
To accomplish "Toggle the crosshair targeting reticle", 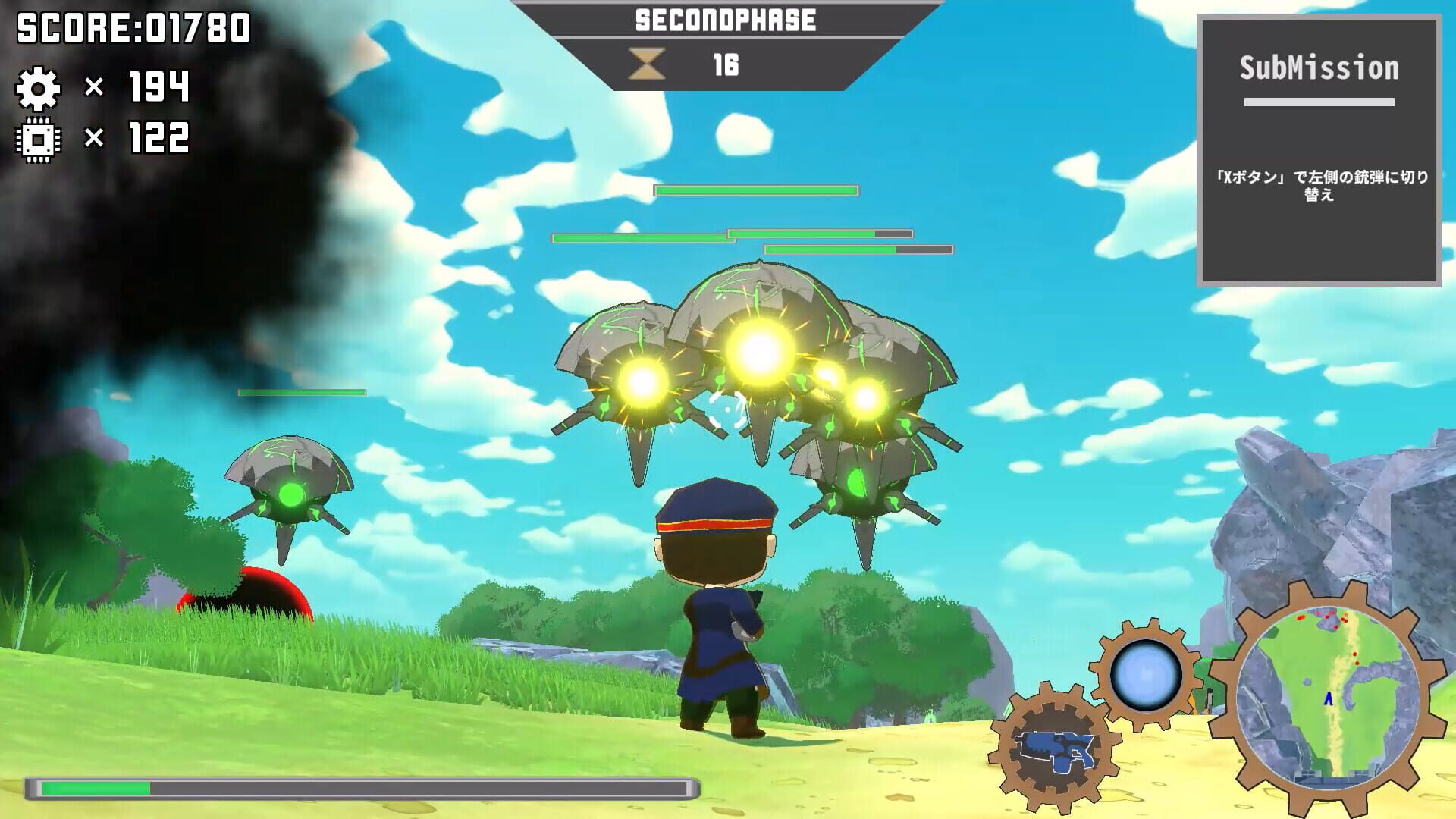I will [726, 409].
